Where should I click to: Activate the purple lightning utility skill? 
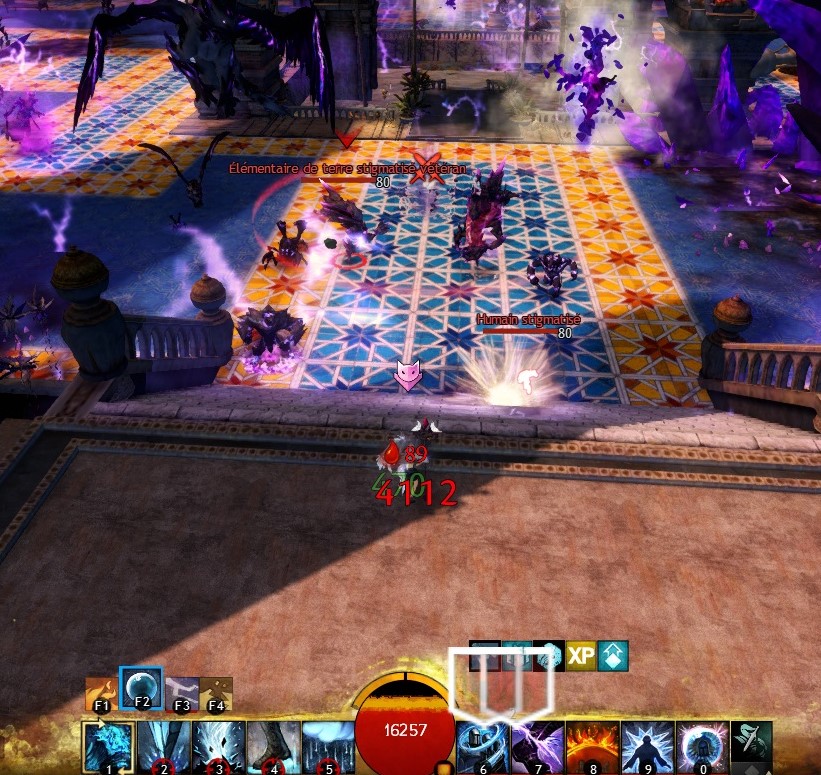(x=537, y=746)
